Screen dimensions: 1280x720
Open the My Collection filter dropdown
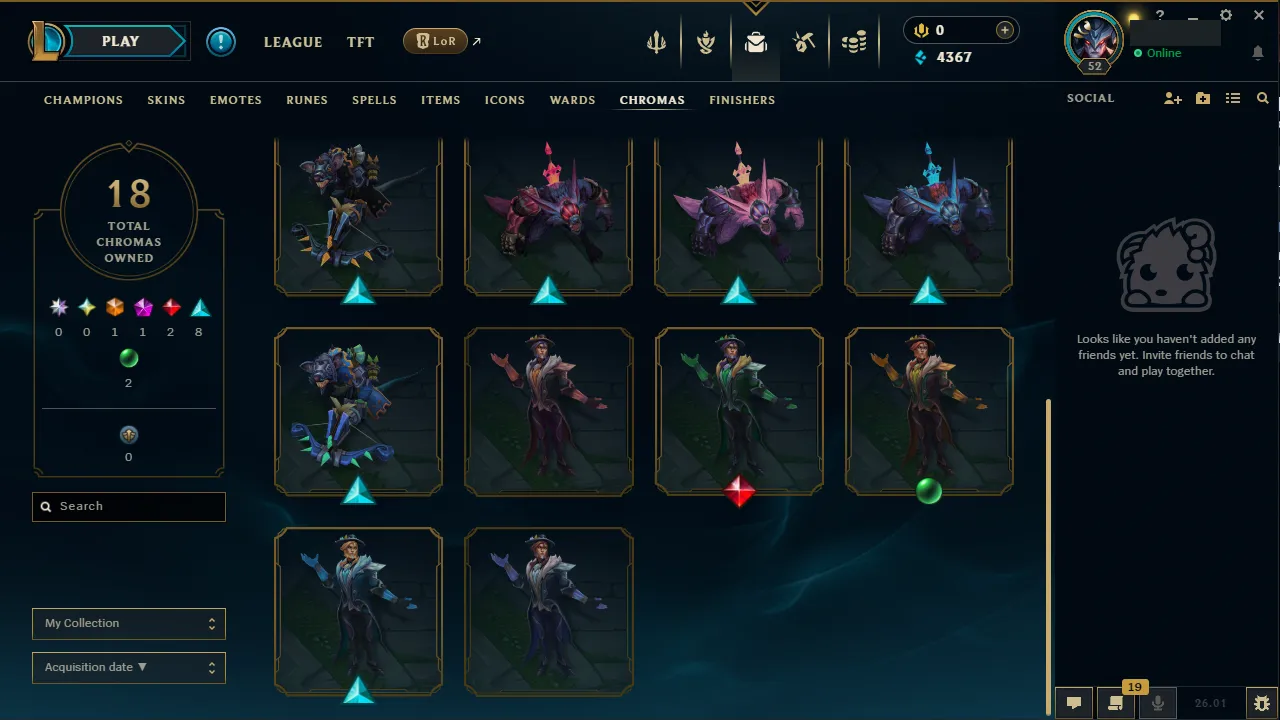(128, 623)
